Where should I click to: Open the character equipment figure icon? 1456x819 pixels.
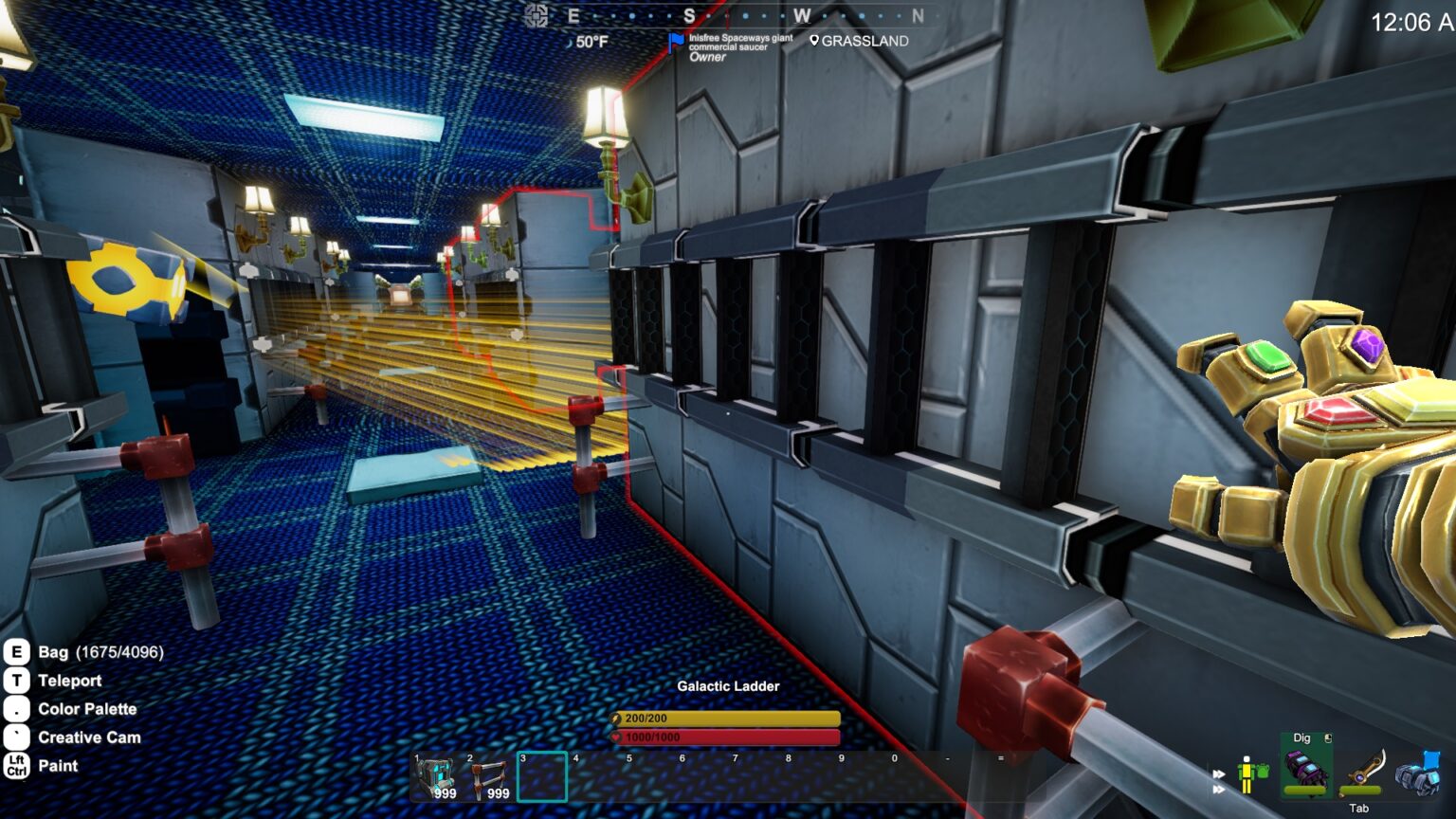[1252, 774]
